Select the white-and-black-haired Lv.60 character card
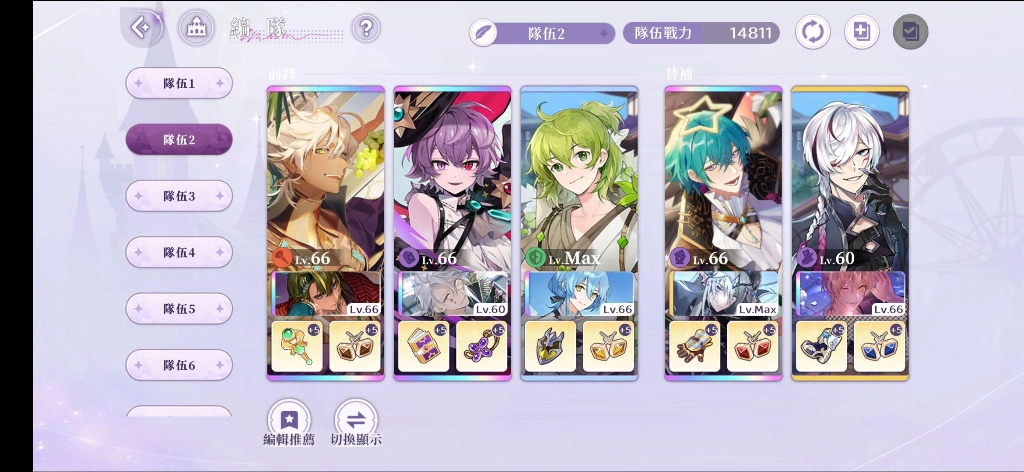 click(x=850, y=175)
